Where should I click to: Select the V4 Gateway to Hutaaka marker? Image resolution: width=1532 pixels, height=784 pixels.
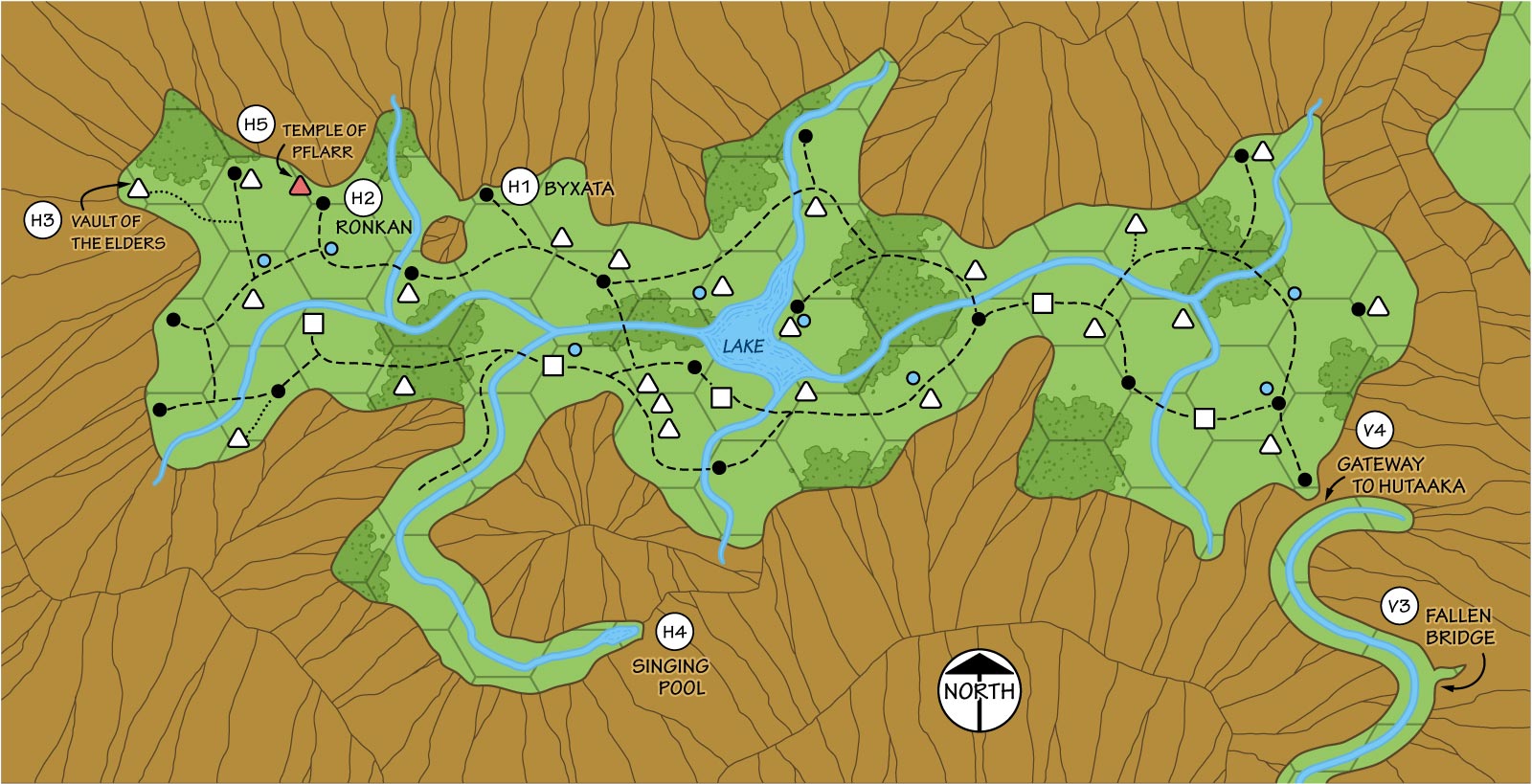coord(1374,431)
